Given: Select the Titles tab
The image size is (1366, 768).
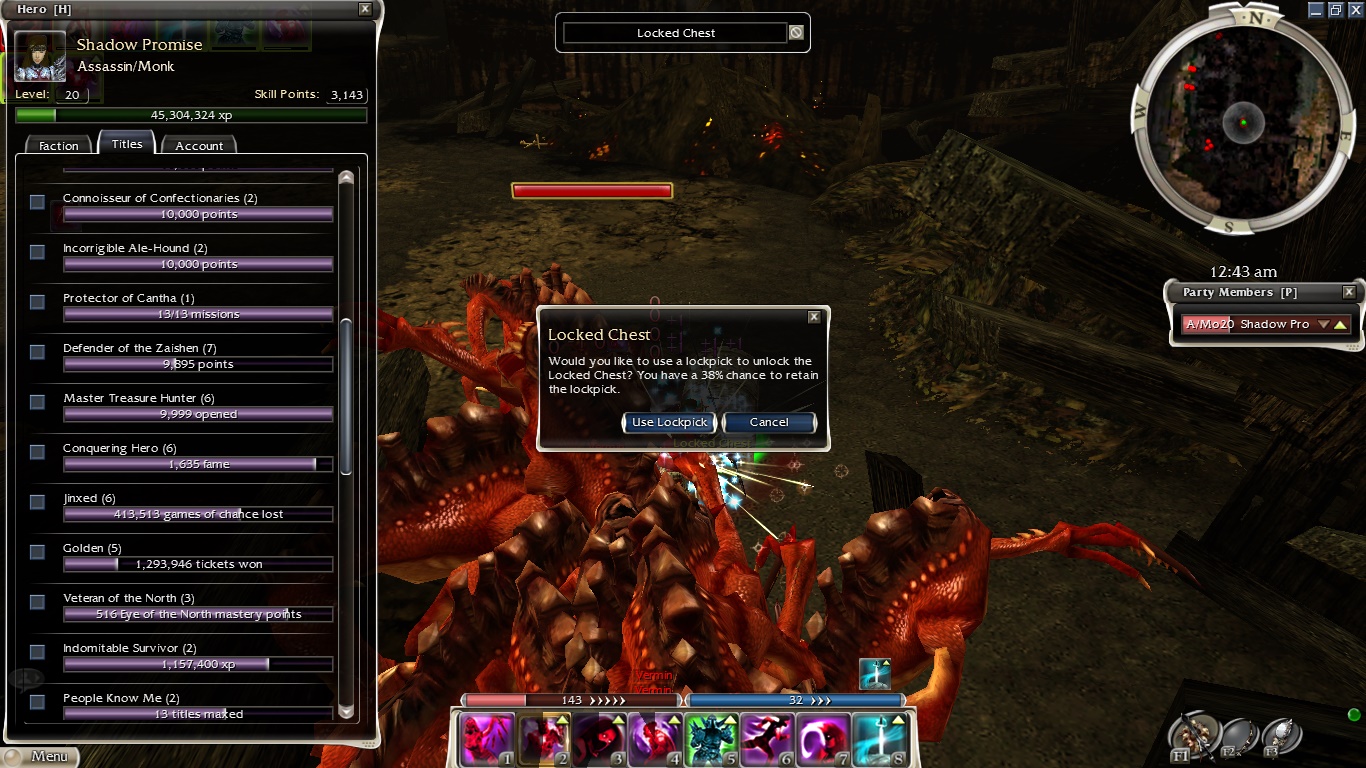Looking at the screenshot, I should click(127, 144).
